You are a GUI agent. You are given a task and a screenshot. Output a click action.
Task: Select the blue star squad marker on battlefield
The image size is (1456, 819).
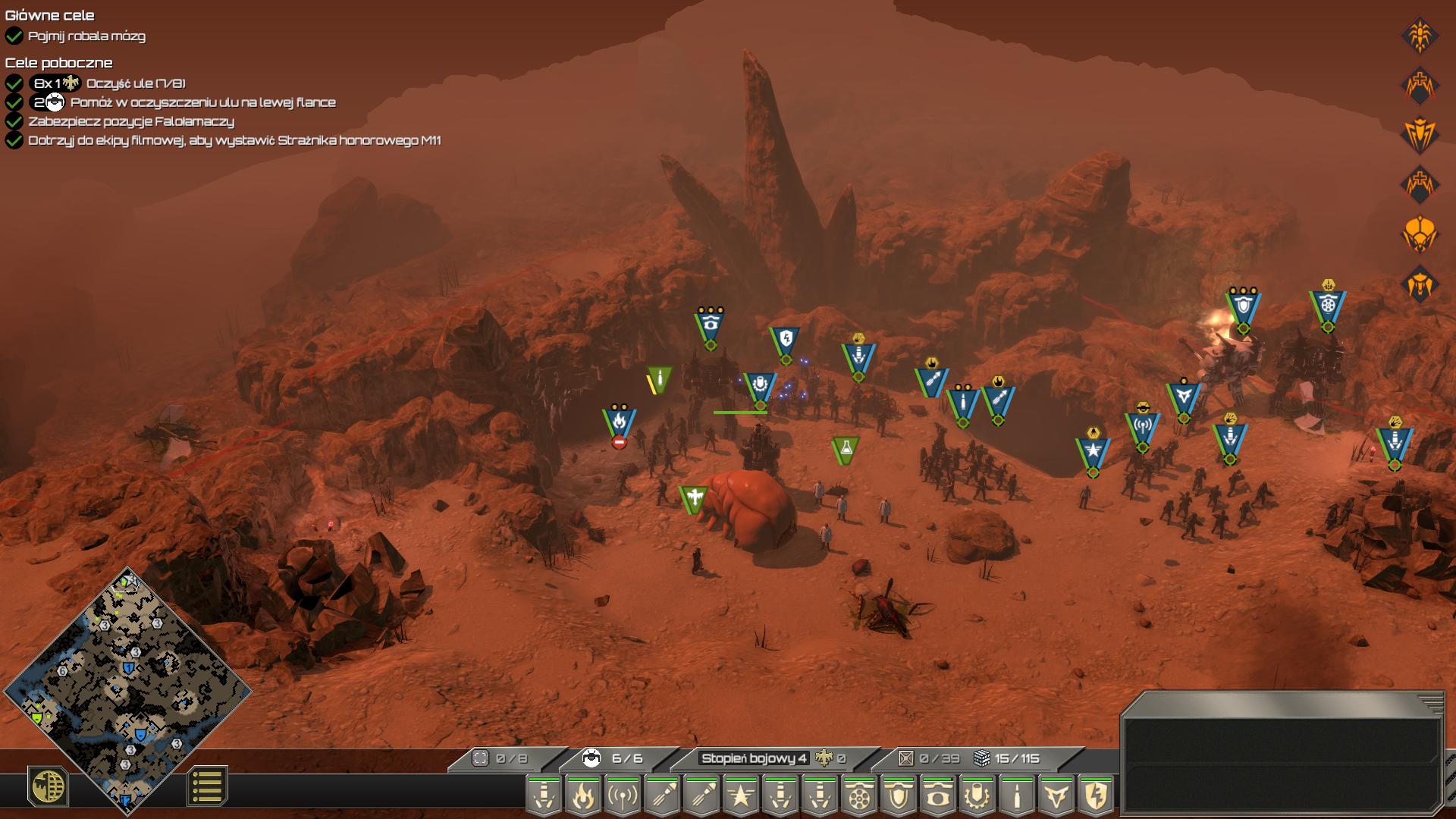1093,451
